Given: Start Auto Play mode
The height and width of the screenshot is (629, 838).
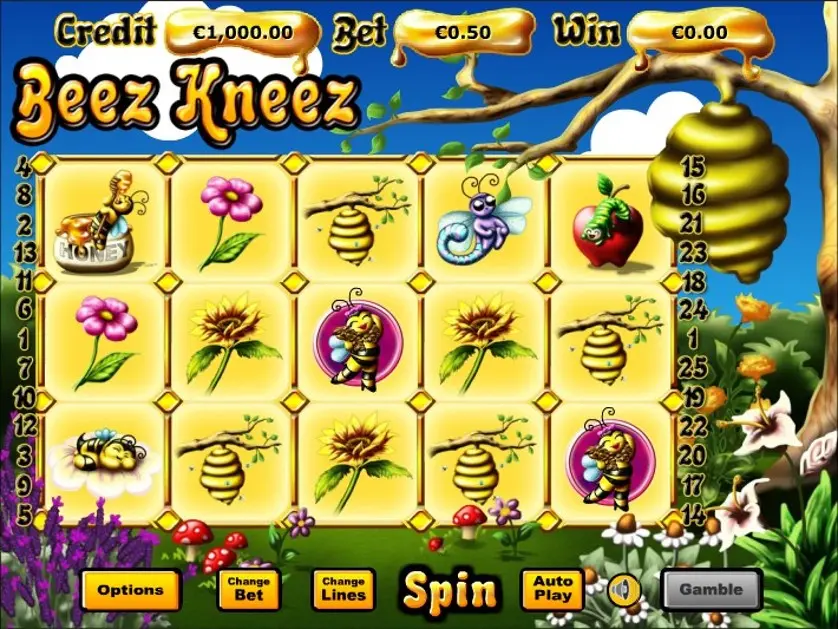Looking at the screenshot, I should point(552,589).
